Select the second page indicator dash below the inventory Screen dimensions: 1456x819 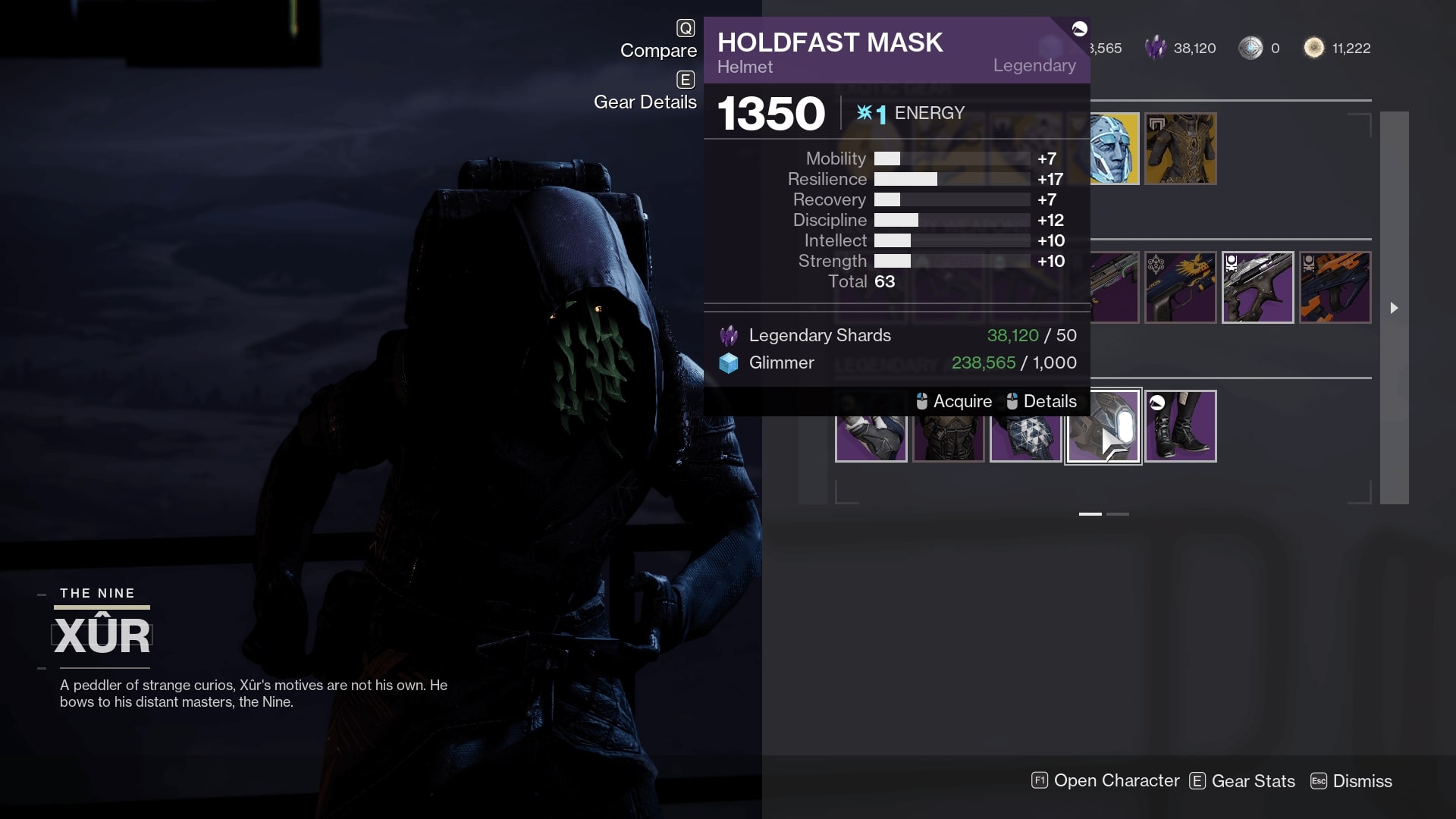point(1117,513)
